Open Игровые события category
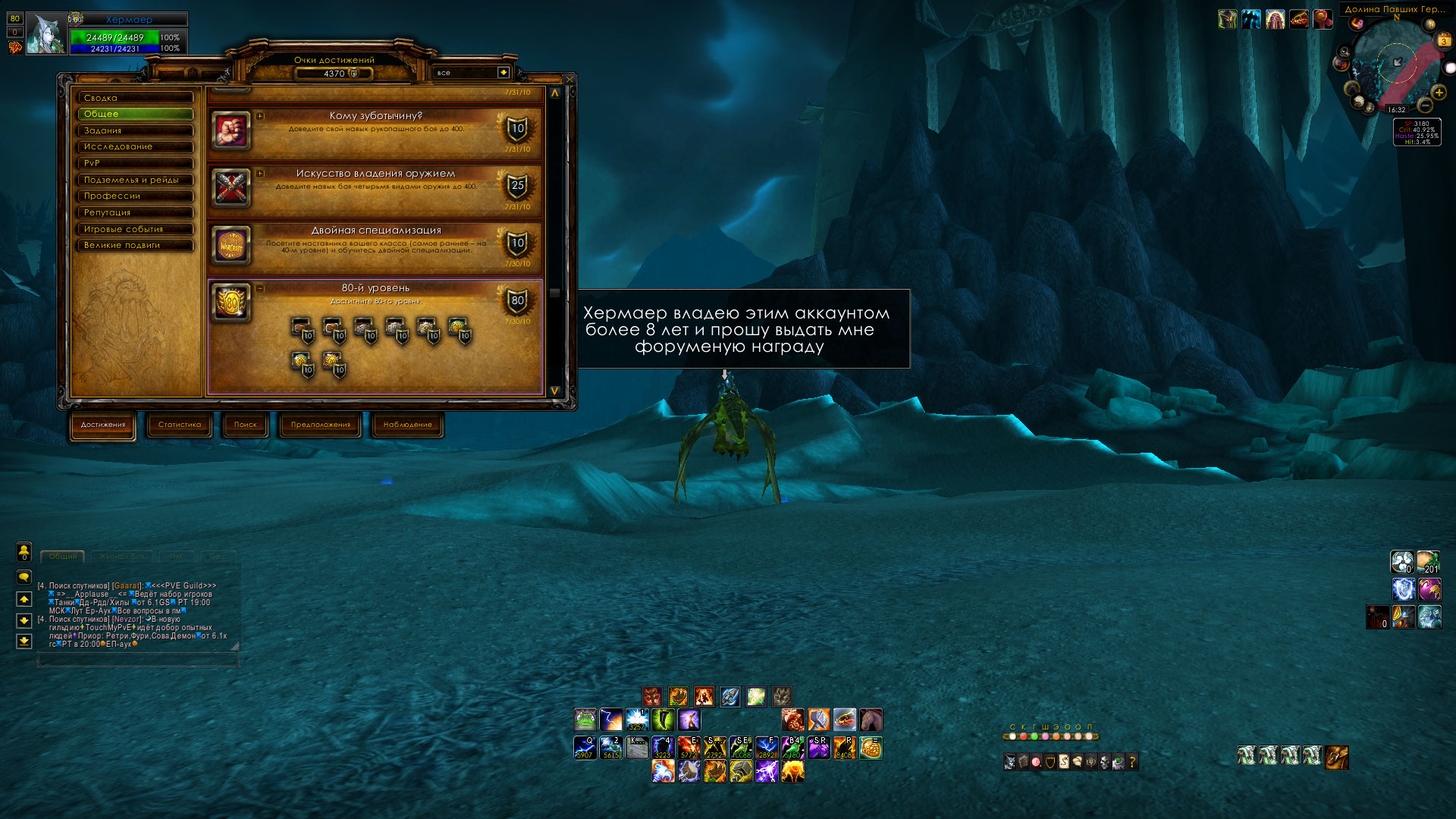This screenshot has height=819, width=1456. [135, 229]
